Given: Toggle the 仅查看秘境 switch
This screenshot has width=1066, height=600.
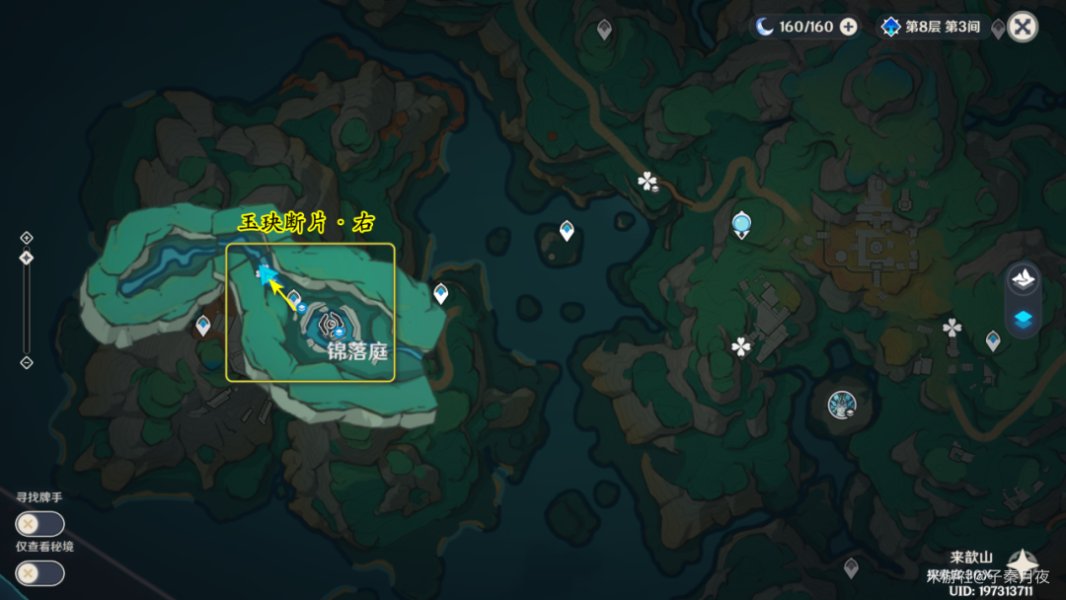Looking at the screenshot, I should [x=40, y=573].
